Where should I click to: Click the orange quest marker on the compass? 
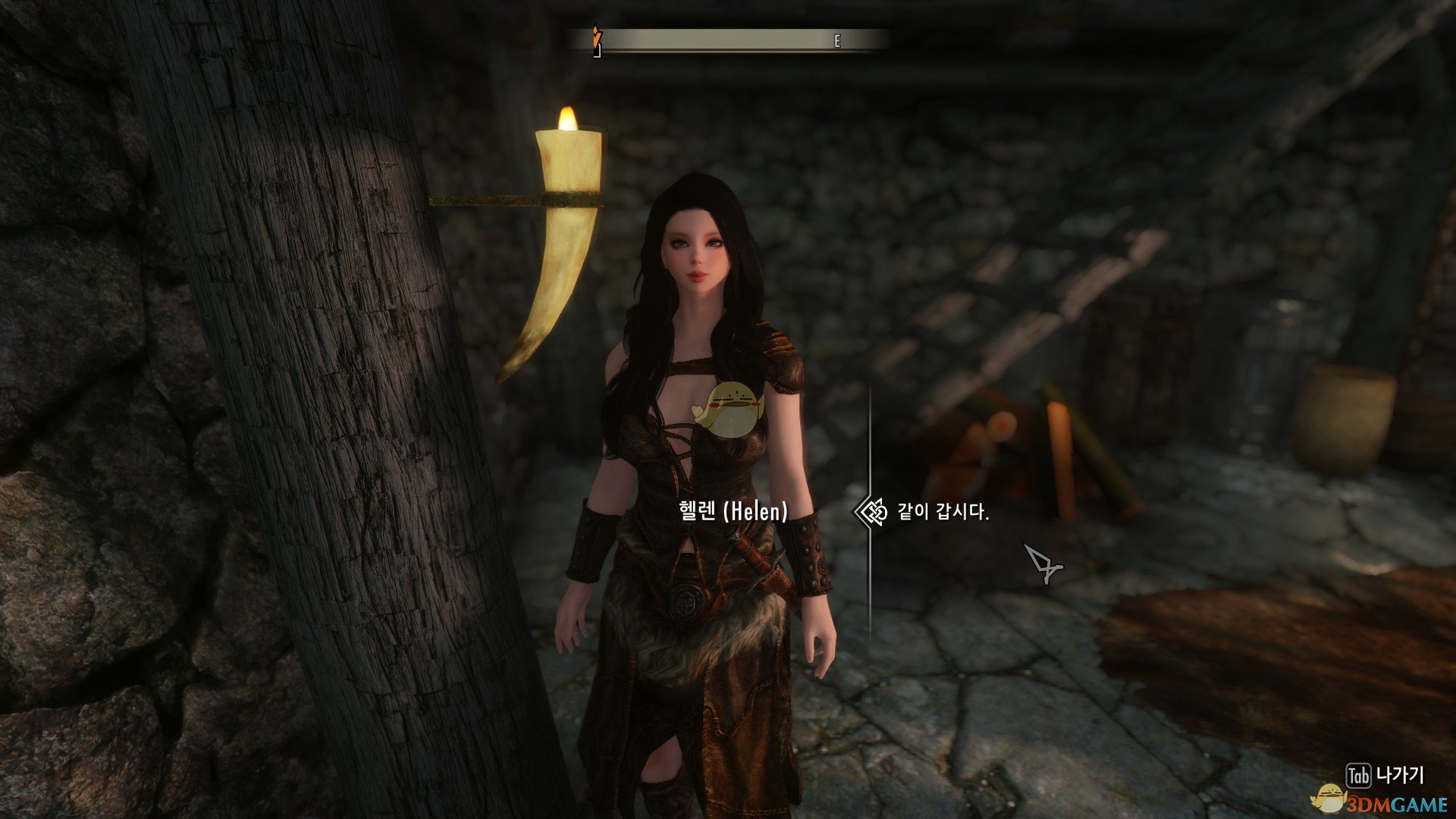coord(597,34)
